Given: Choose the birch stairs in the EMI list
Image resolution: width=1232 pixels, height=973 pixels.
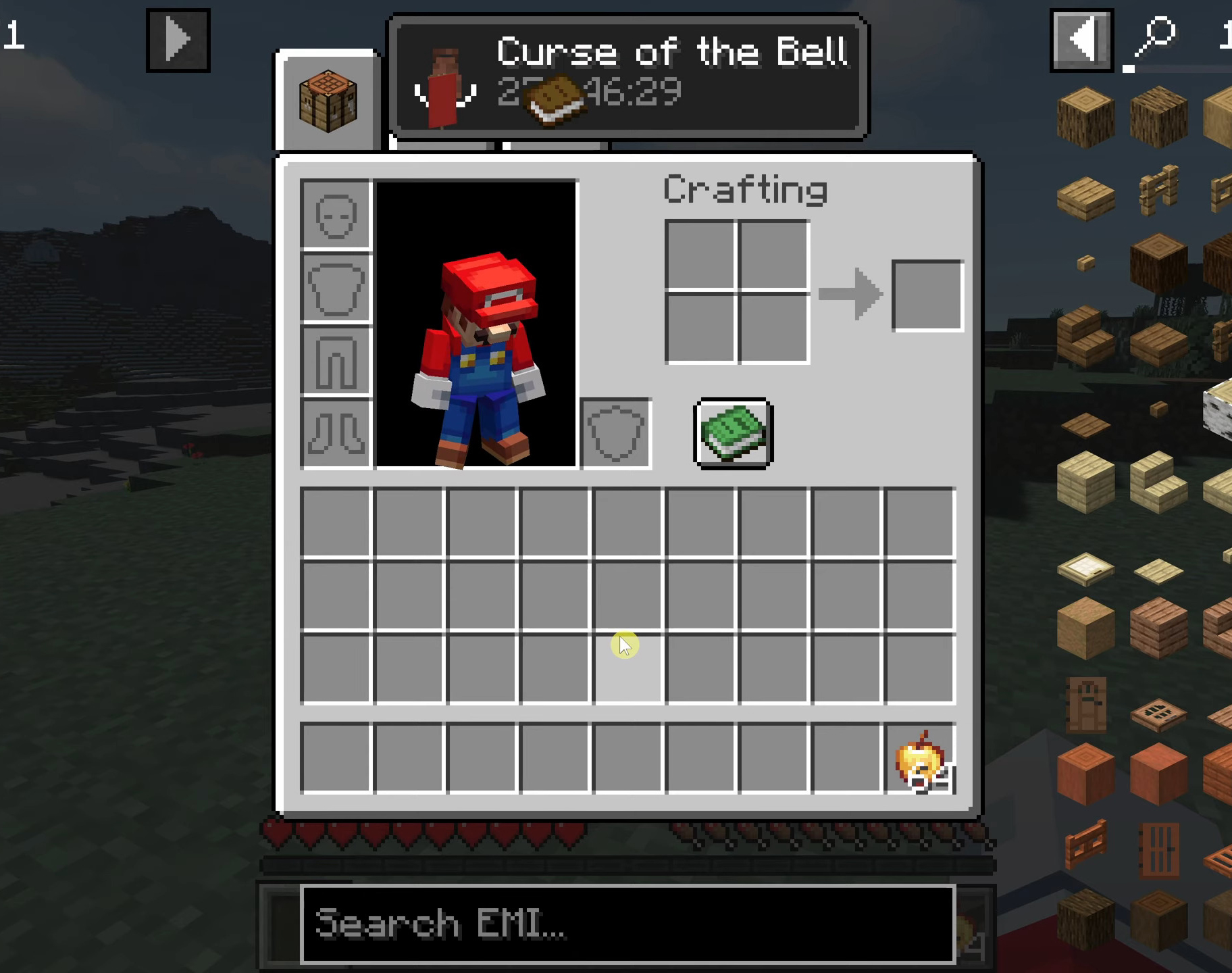Looking at the screenshot, I should (1159, 483).
